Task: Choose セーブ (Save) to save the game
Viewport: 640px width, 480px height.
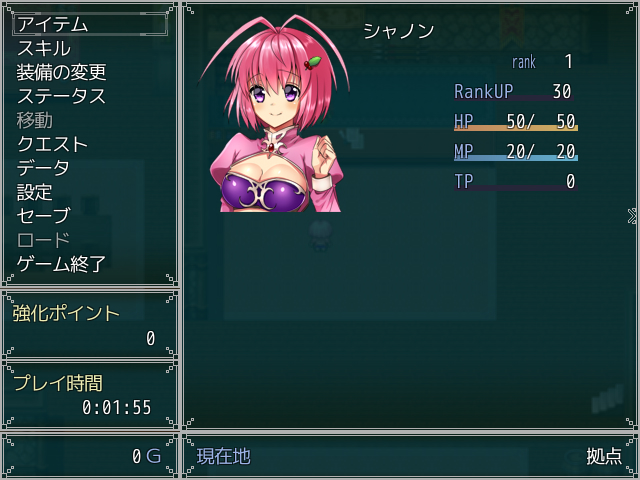Action: [44, 216]
